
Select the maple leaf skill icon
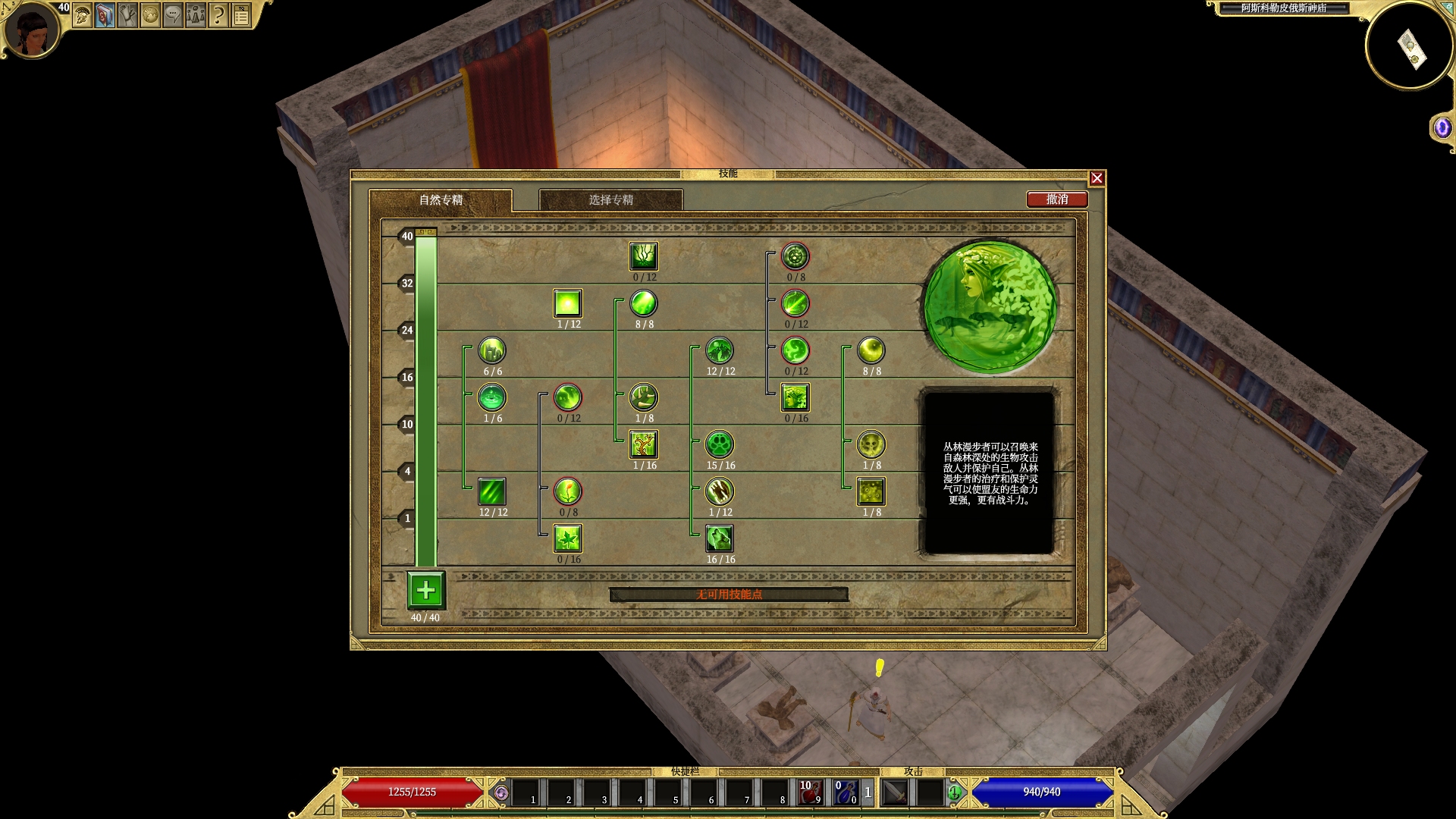(x=568, y=538)
